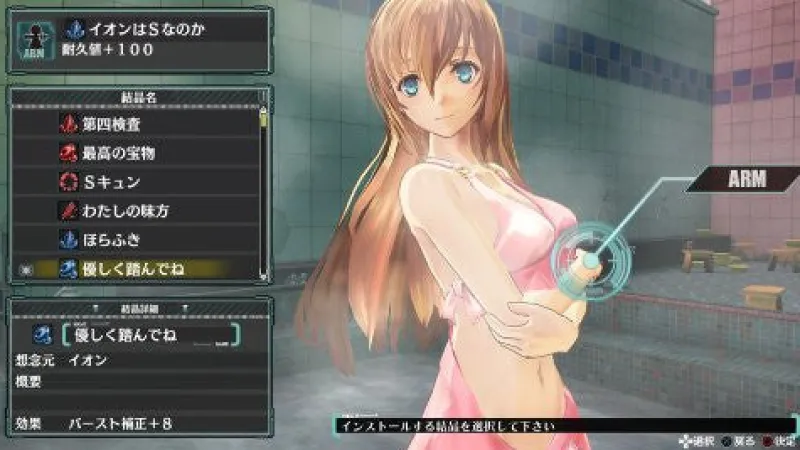
Task: Select the circular ARM install point marker
Action: point(592,260)
